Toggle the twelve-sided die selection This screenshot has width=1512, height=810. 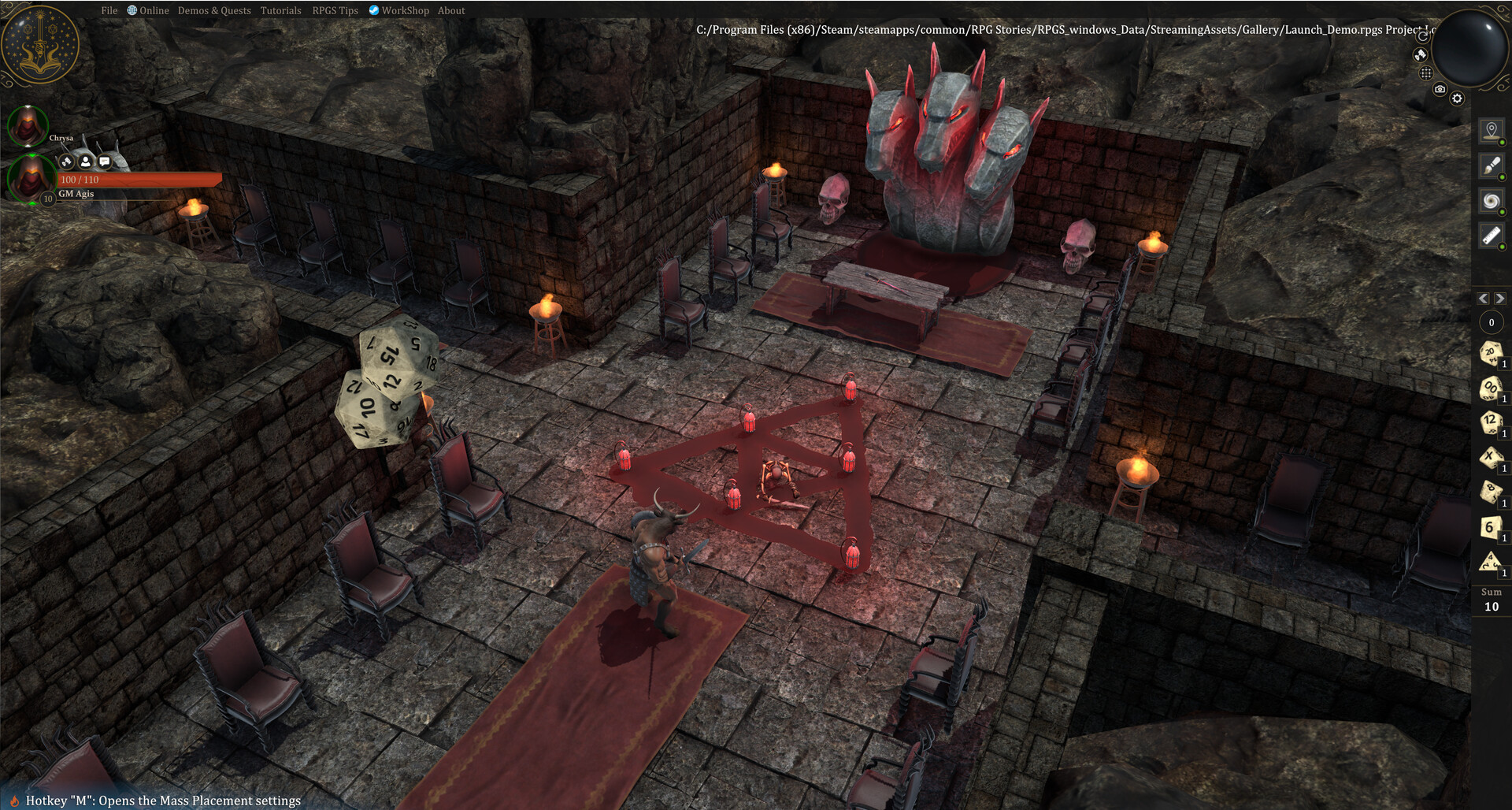click(1491, 422)
